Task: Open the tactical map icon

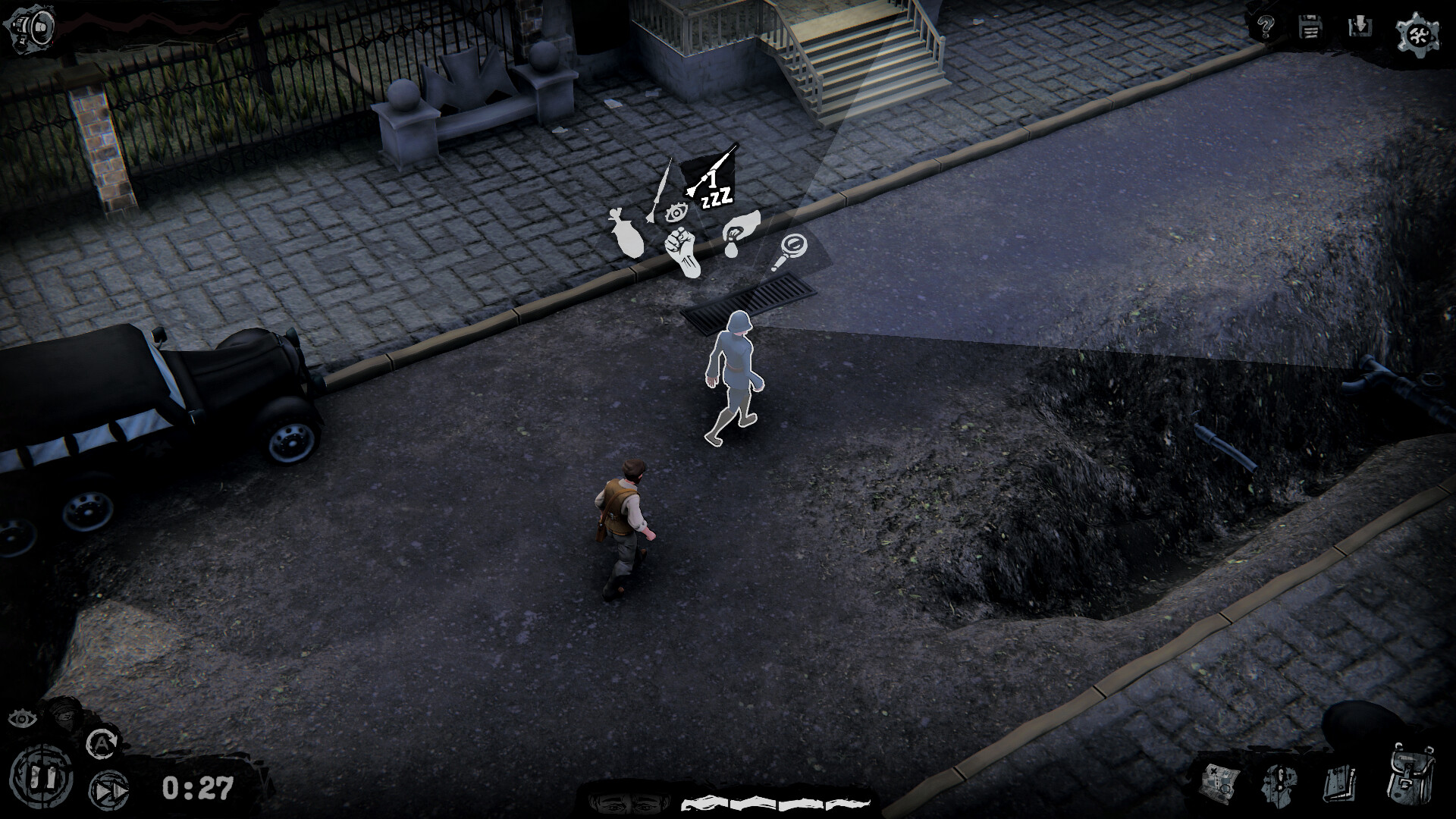Action: click(x=1220, y=784)
